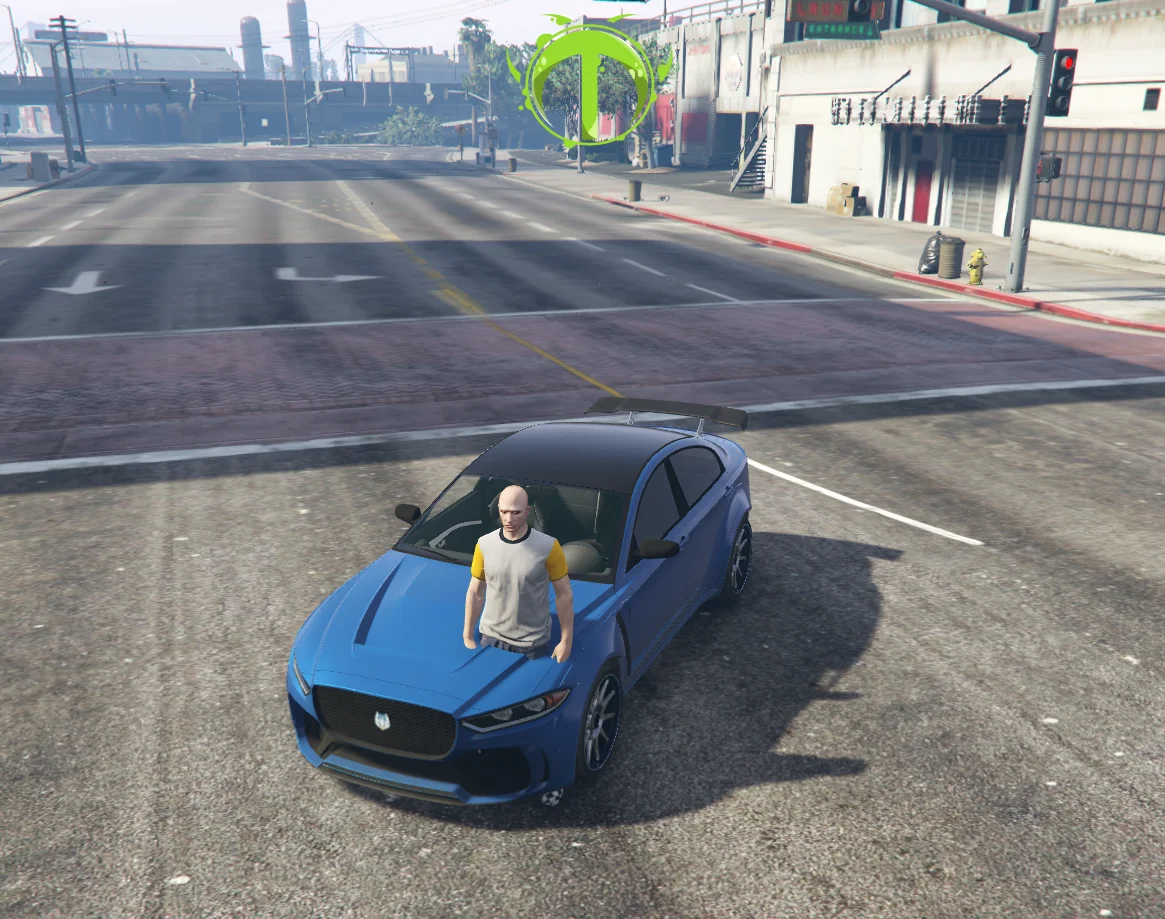Viewport: 1165px width, 919px height.
Task: Click the green T logo watermark
Action: click(x=589, y=81)
